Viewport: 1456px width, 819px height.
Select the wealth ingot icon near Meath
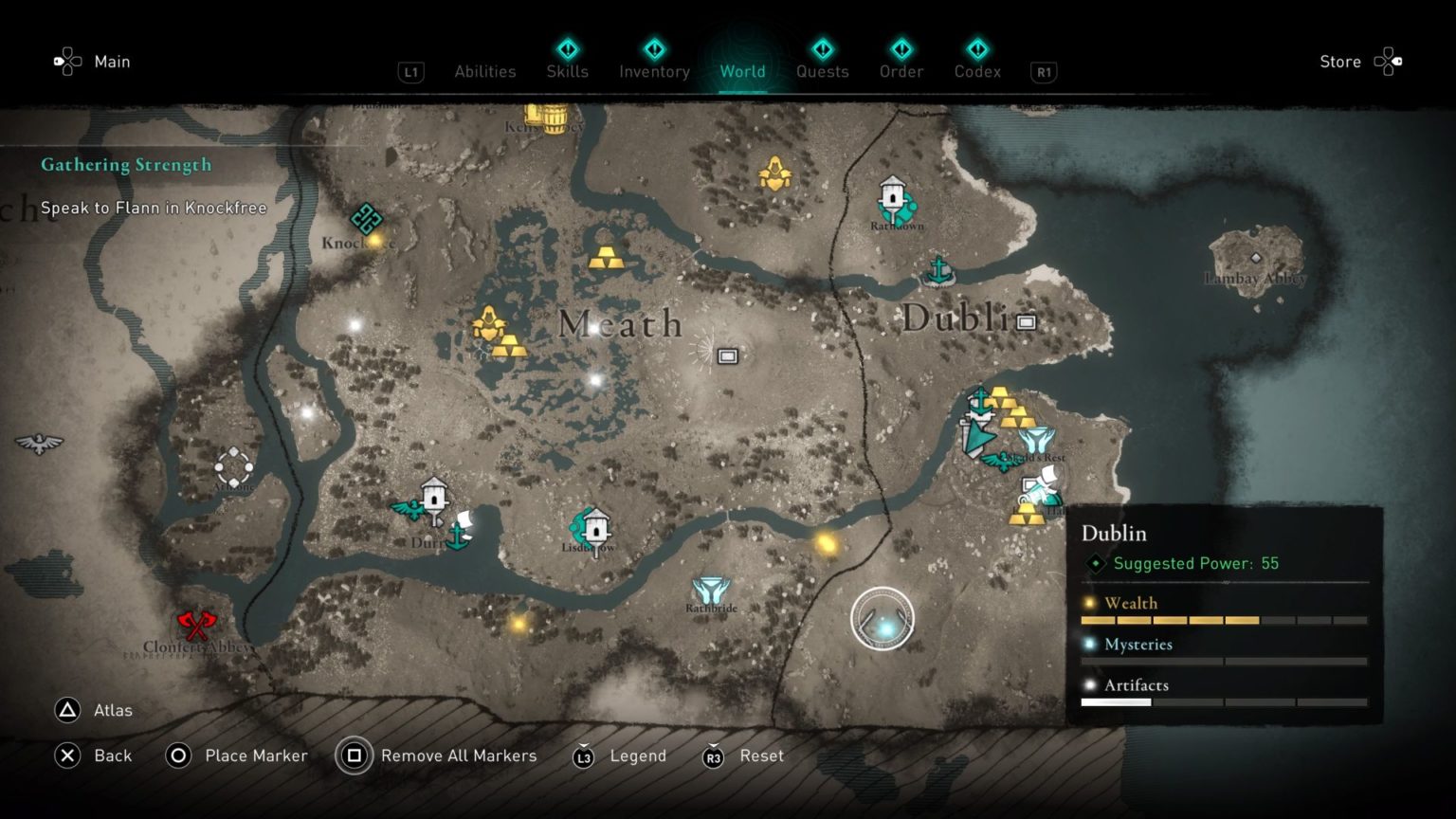pos(608,259)
